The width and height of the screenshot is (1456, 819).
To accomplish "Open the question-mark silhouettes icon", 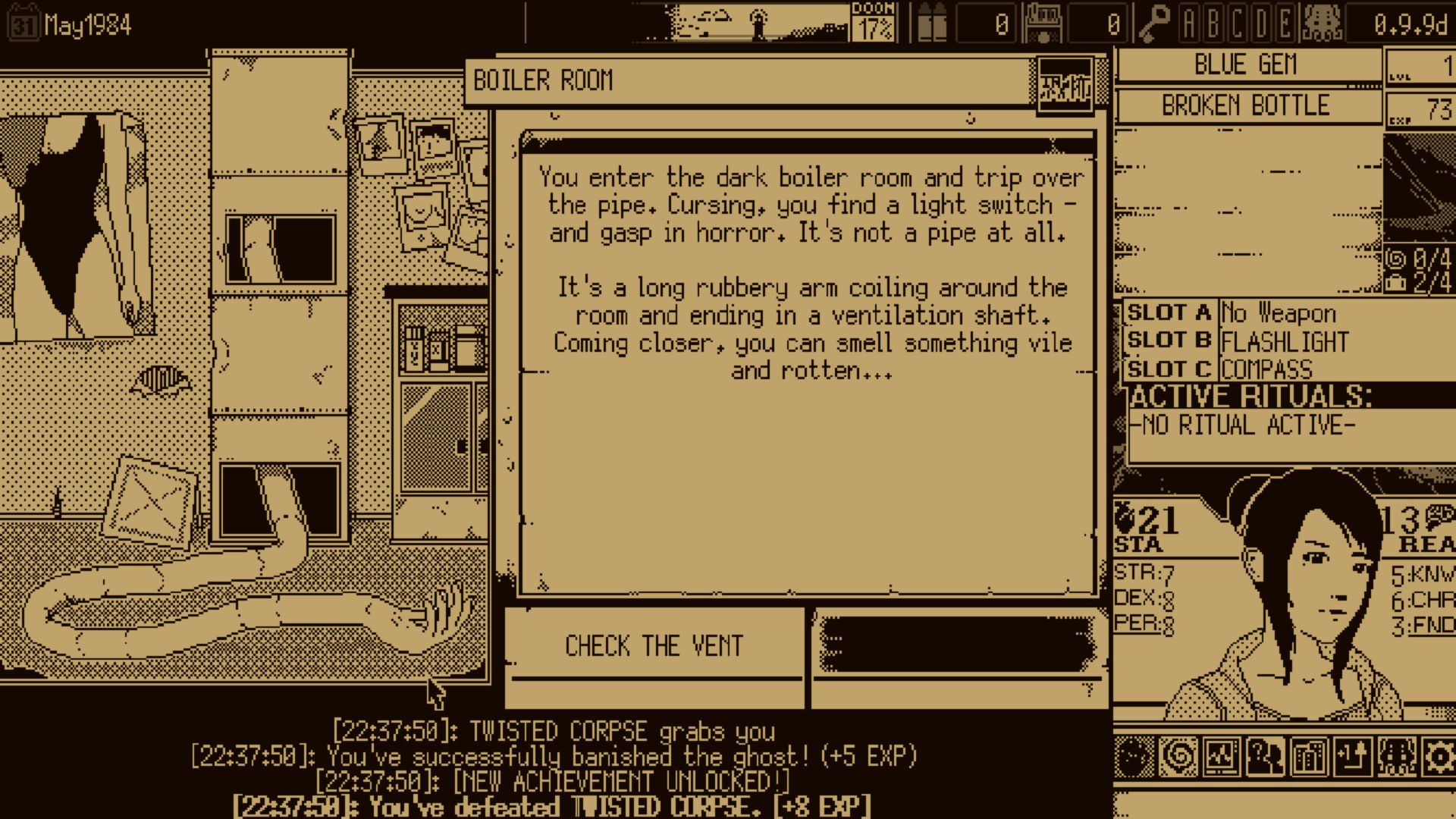I will tap(1265, 756).
